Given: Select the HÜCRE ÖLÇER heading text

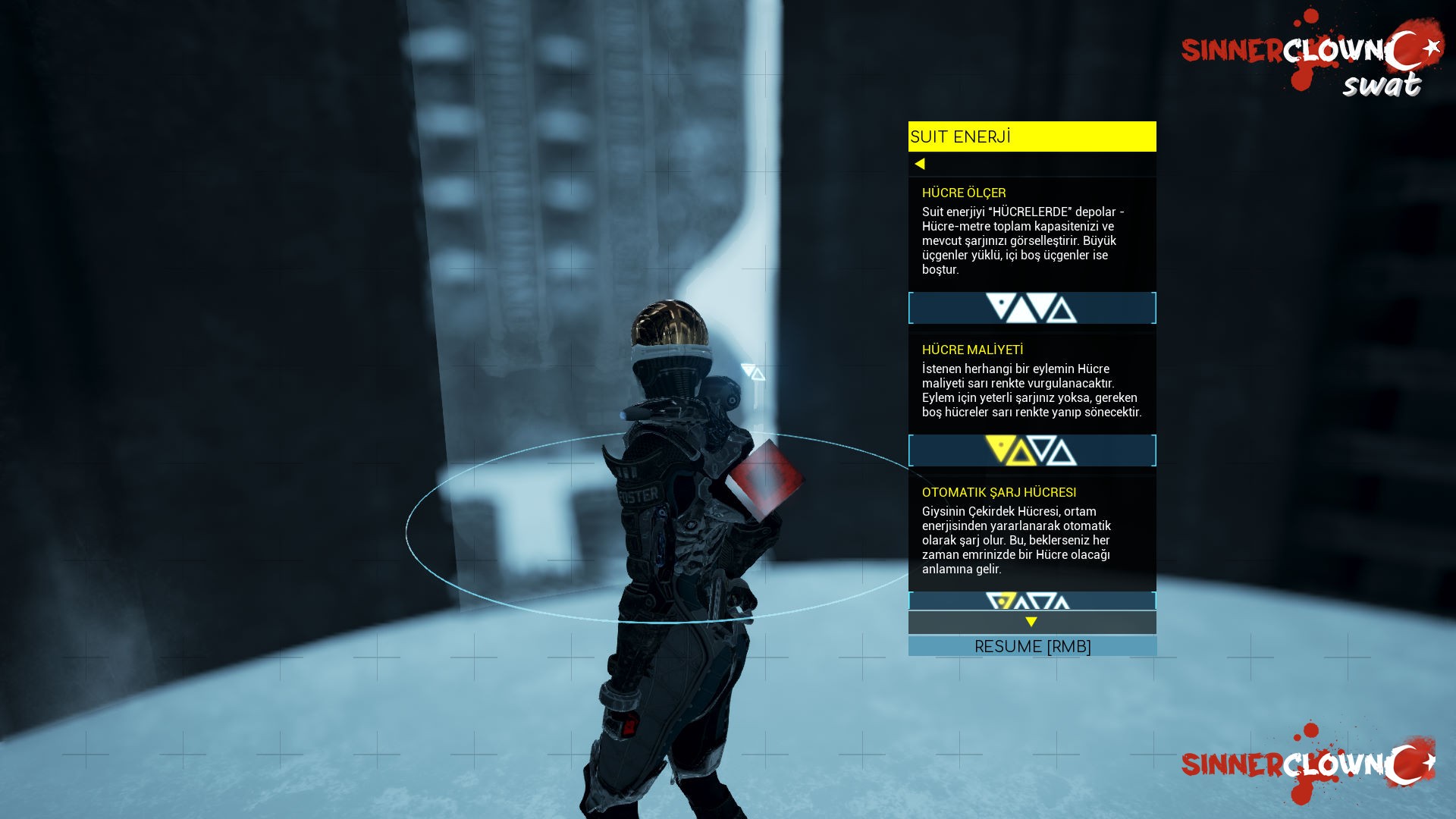Looking at the screenshot, I should coord(964,193).
